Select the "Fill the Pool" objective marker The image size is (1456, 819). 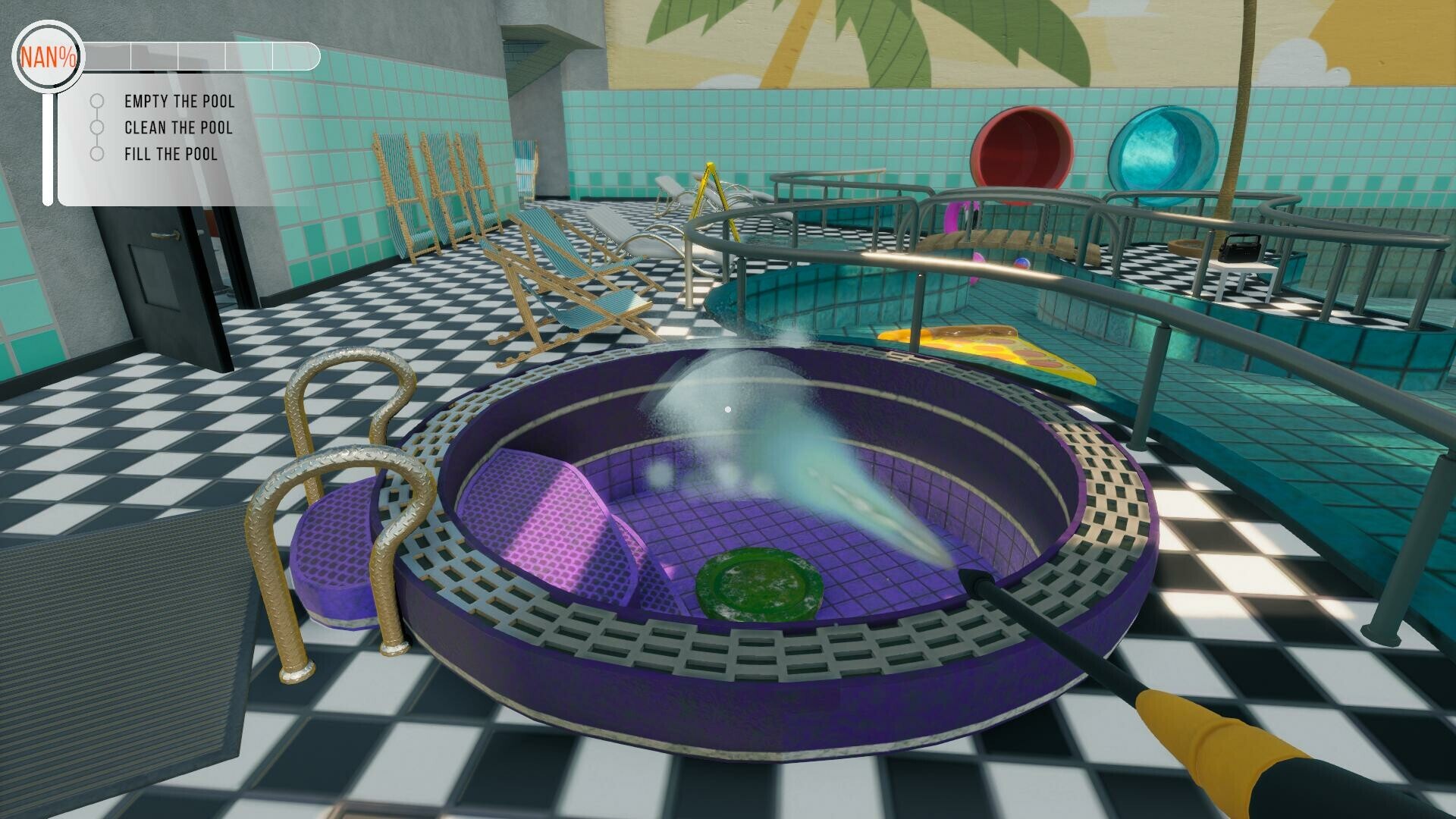tap(97, 155)
